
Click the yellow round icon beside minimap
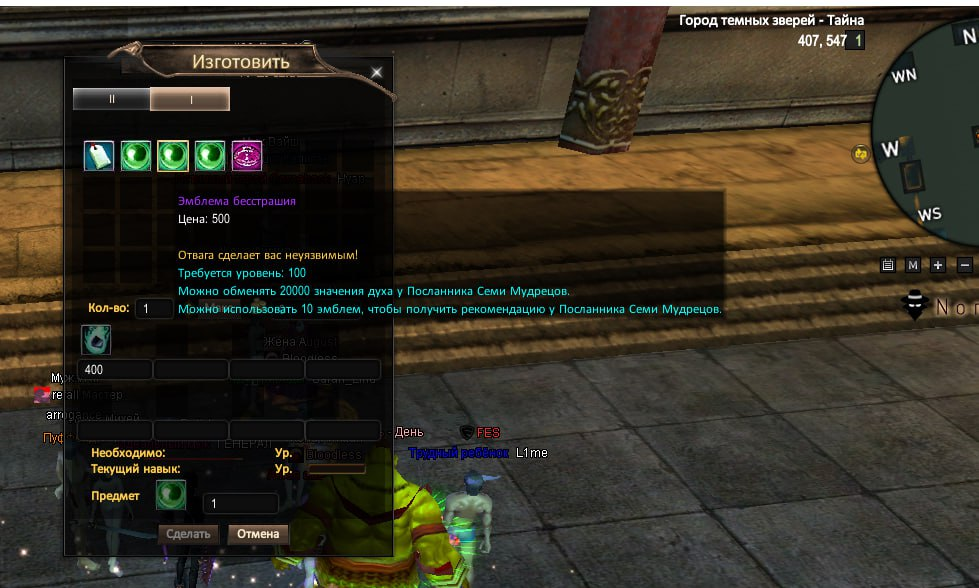[859, 153]
